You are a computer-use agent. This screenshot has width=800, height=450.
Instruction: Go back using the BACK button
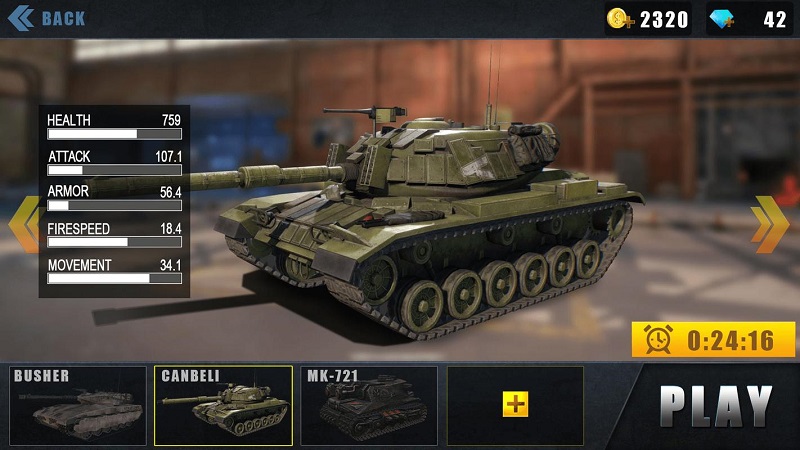pyautogui.click(x=47, y=18)
